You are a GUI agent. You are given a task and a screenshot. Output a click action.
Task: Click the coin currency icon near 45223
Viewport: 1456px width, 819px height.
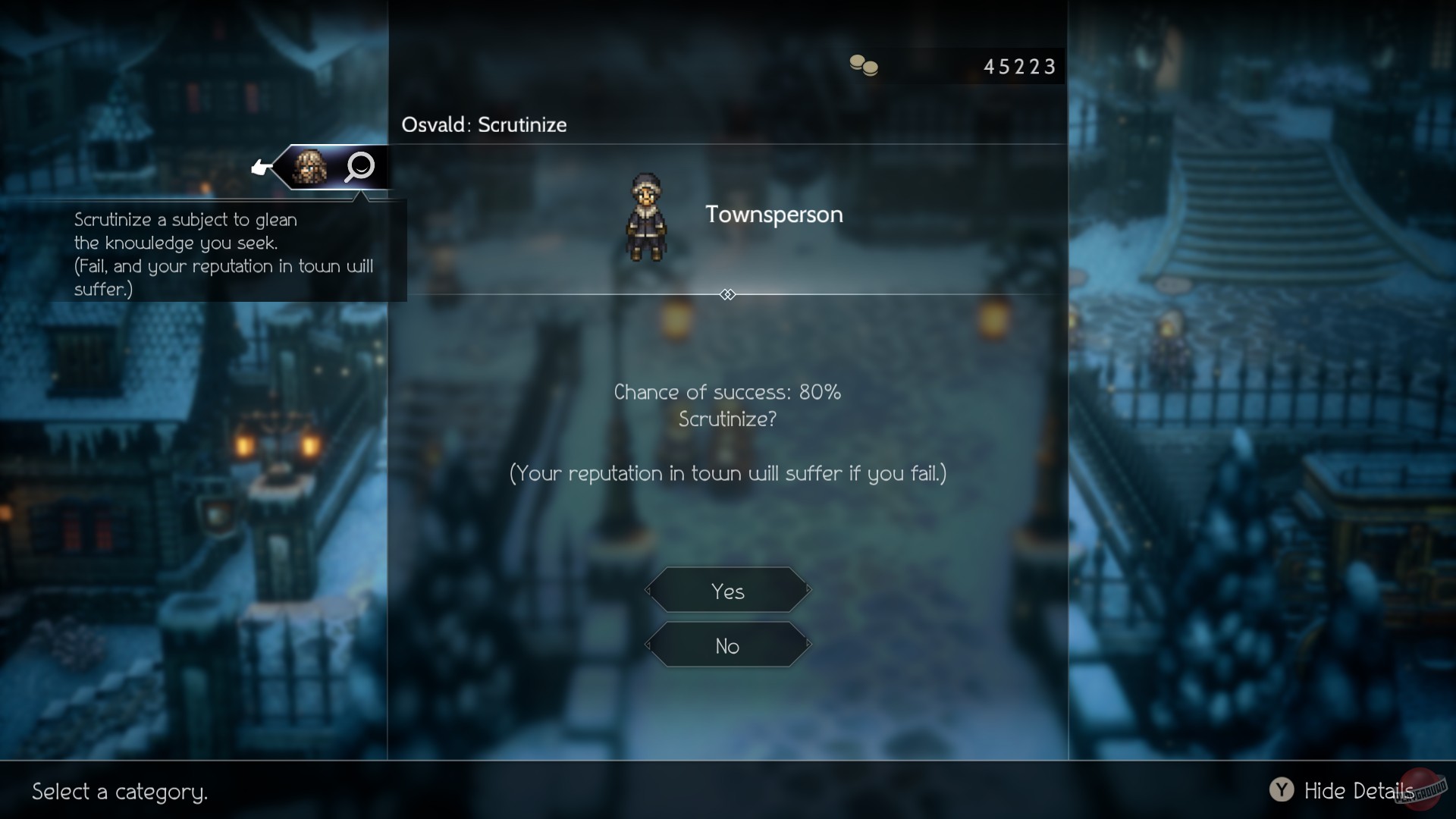point(864,66)
